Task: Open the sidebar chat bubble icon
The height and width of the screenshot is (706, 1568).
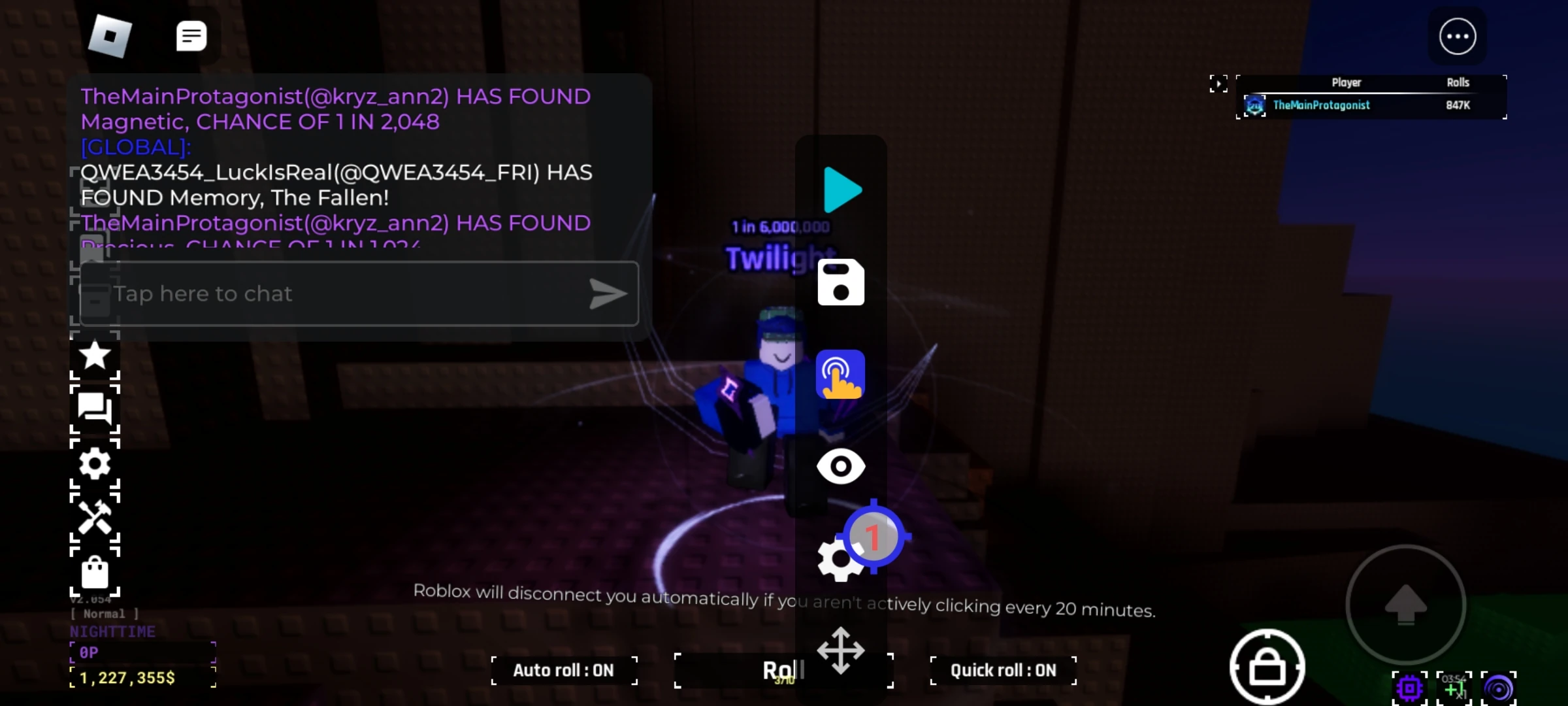Action: [95, 410]
